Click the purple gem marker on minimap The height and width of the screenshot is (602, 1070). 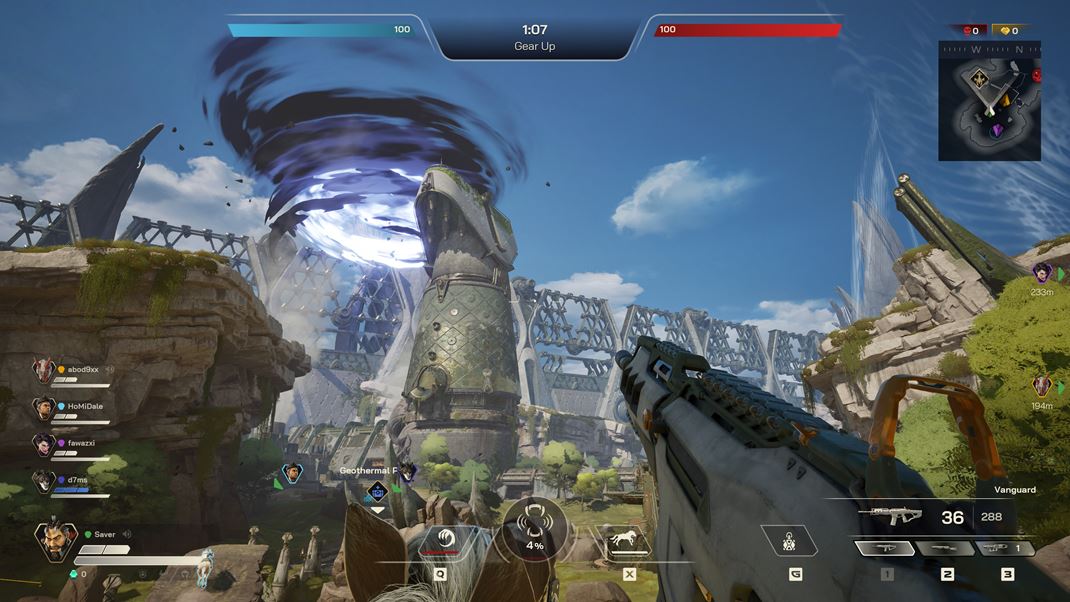coord(997,130)
